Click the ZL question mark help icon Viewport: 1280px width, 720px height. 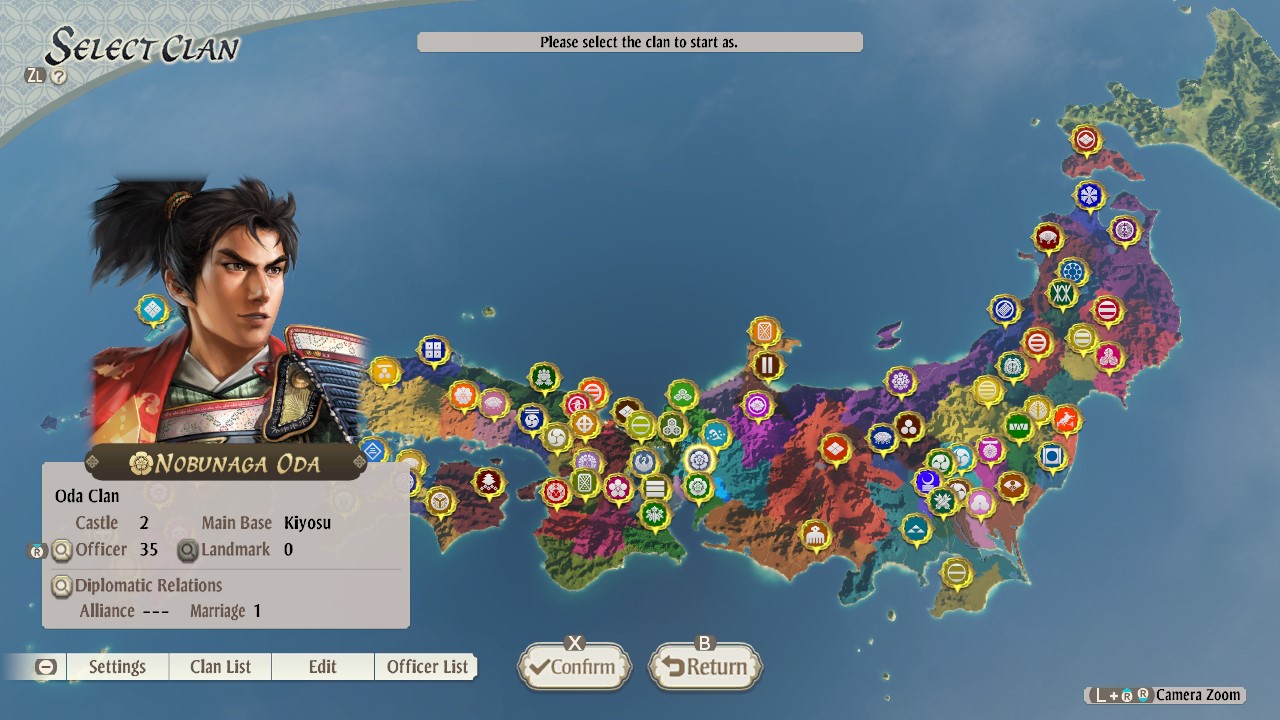[x=58, y=75]
